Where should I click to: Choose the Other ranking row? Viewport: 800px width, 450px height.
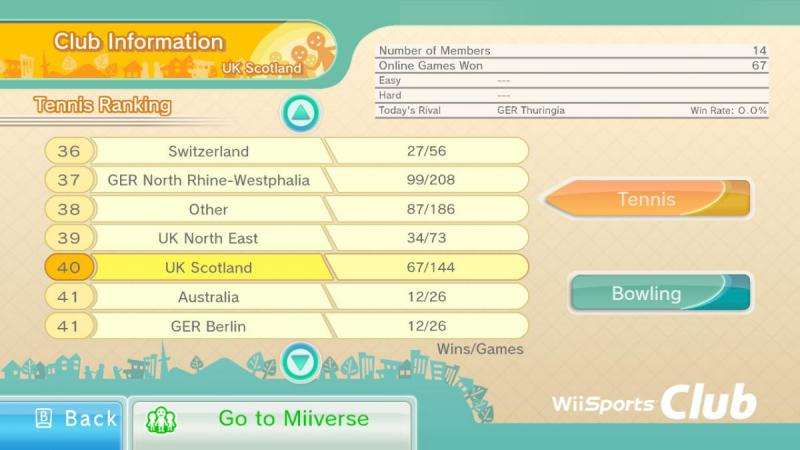pyautogui.click(x=286, y=210)
